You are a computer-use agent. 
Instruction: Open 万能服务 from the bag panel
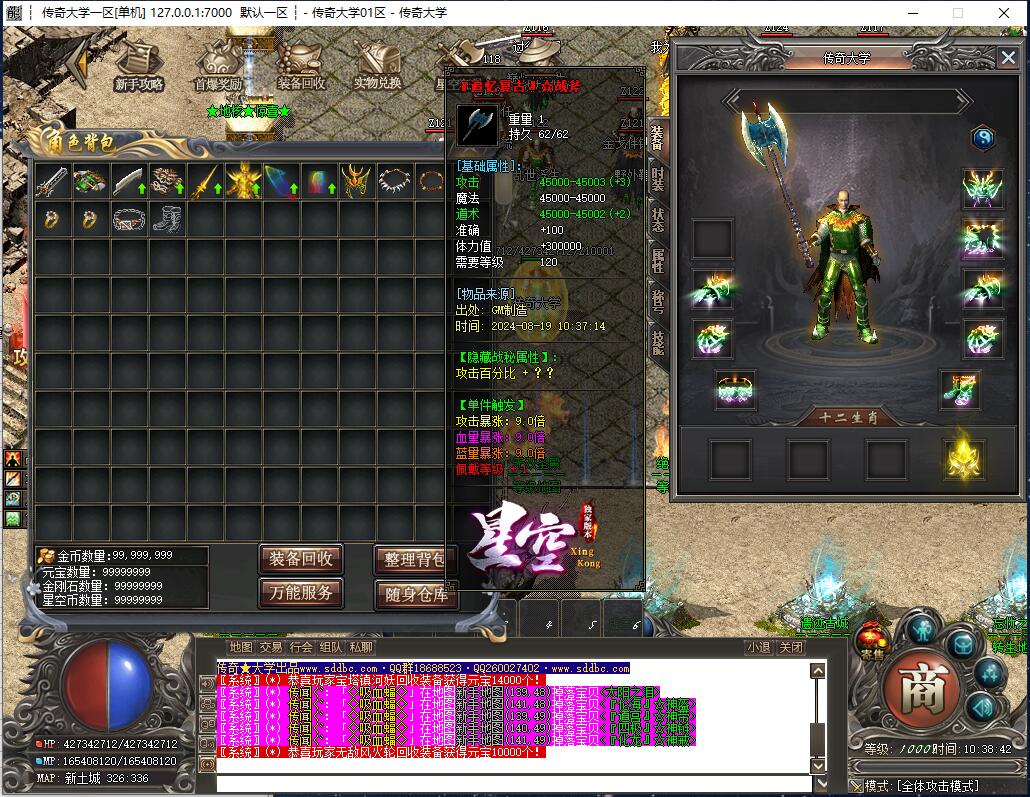click(301, 592)
